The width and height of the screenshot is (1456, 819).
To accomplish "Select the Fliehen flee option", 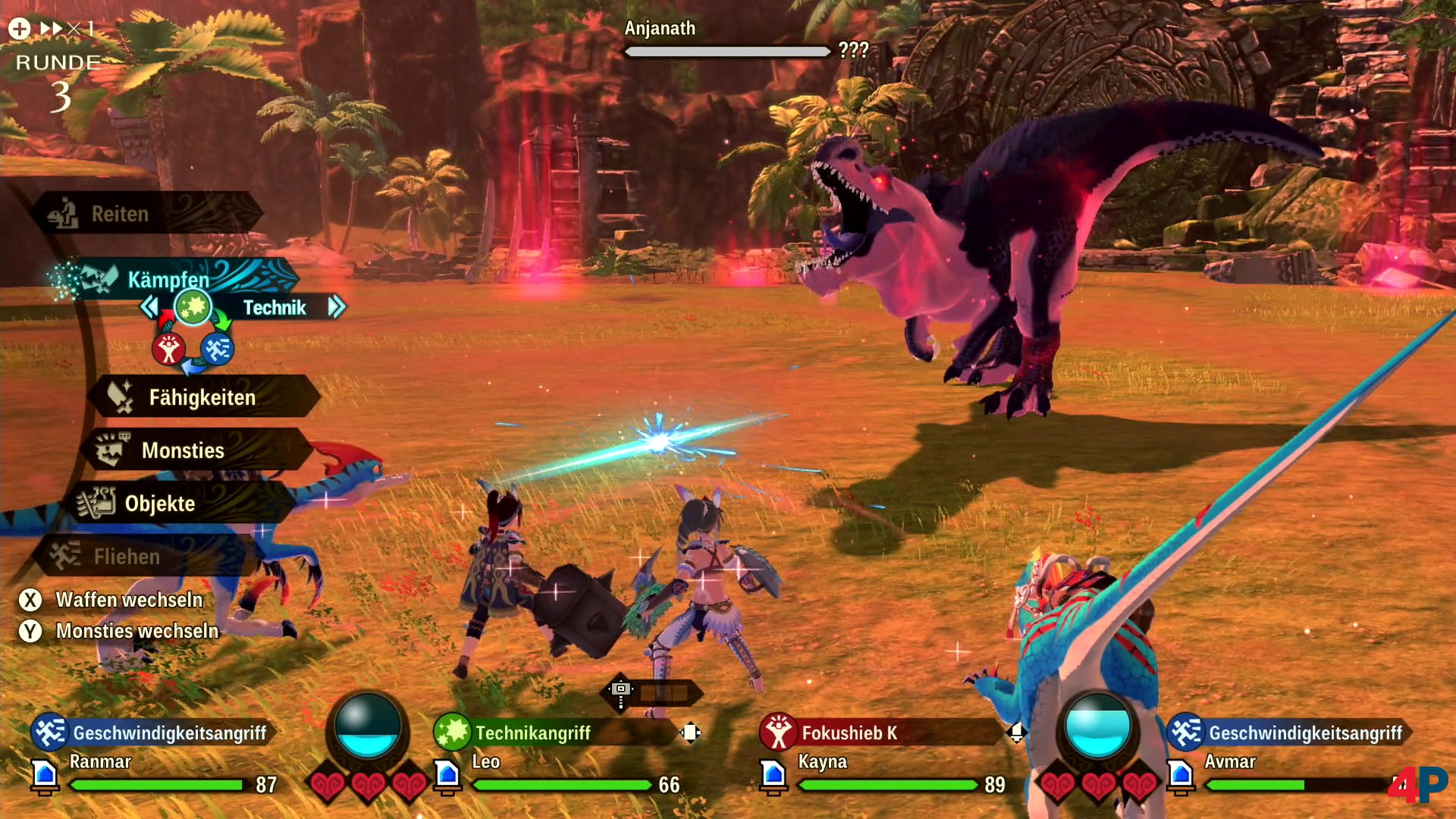I will tap(127, 557).
